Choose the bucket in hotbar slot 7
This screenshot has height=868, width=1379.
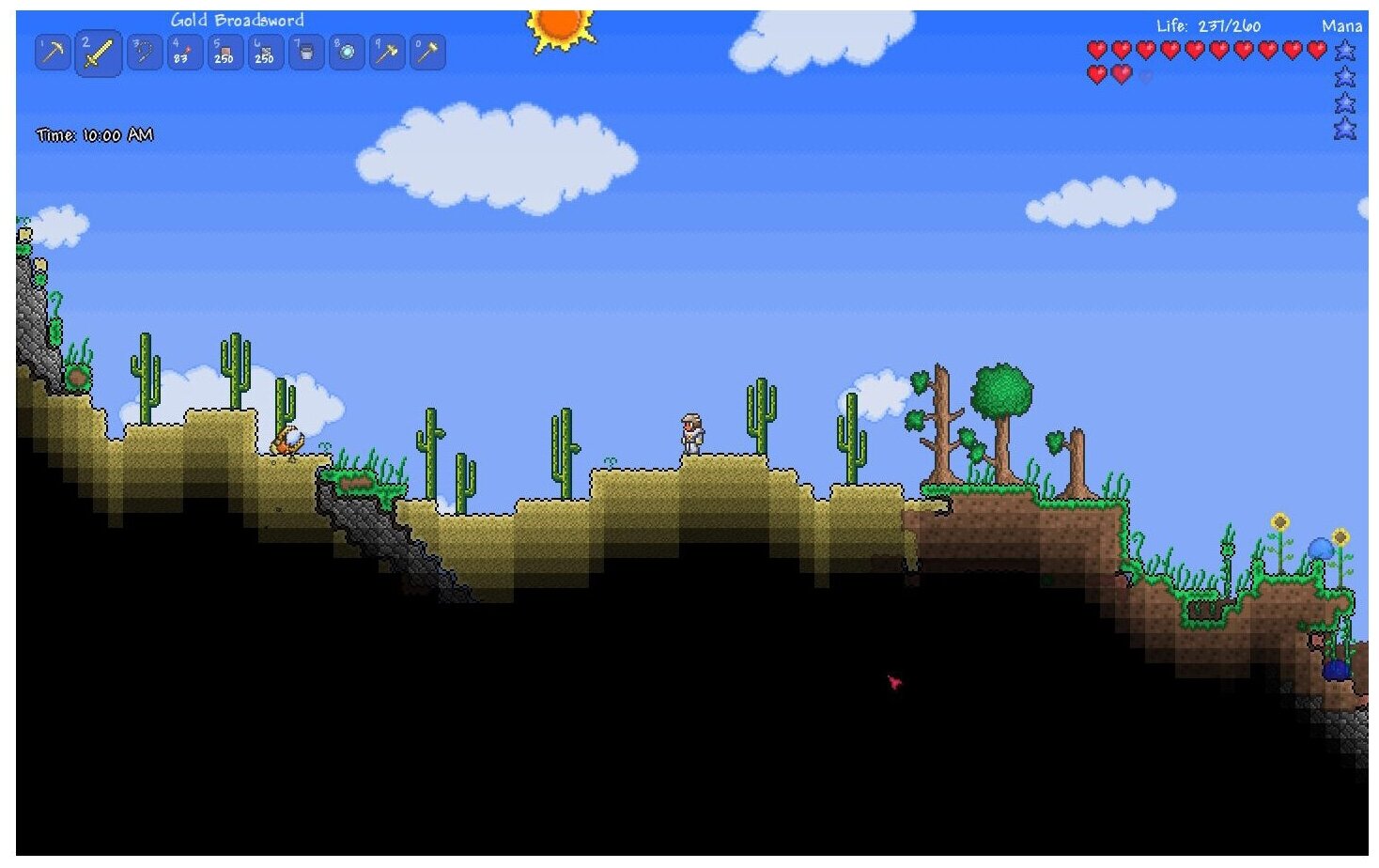click(x=306, y=53)
